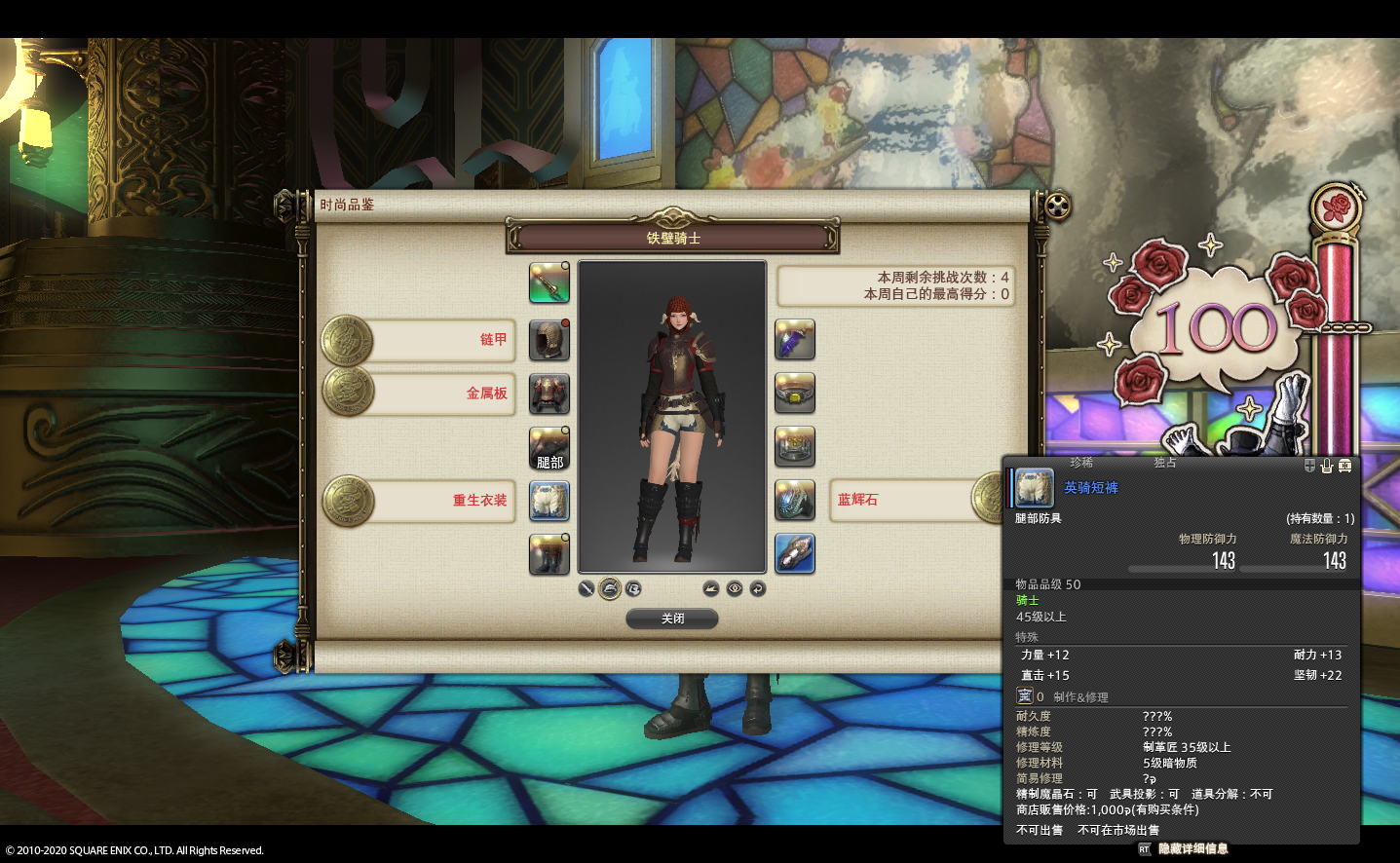Select the green sword weapon slot
The image size is (1400, 863).
tap(549, 282)
